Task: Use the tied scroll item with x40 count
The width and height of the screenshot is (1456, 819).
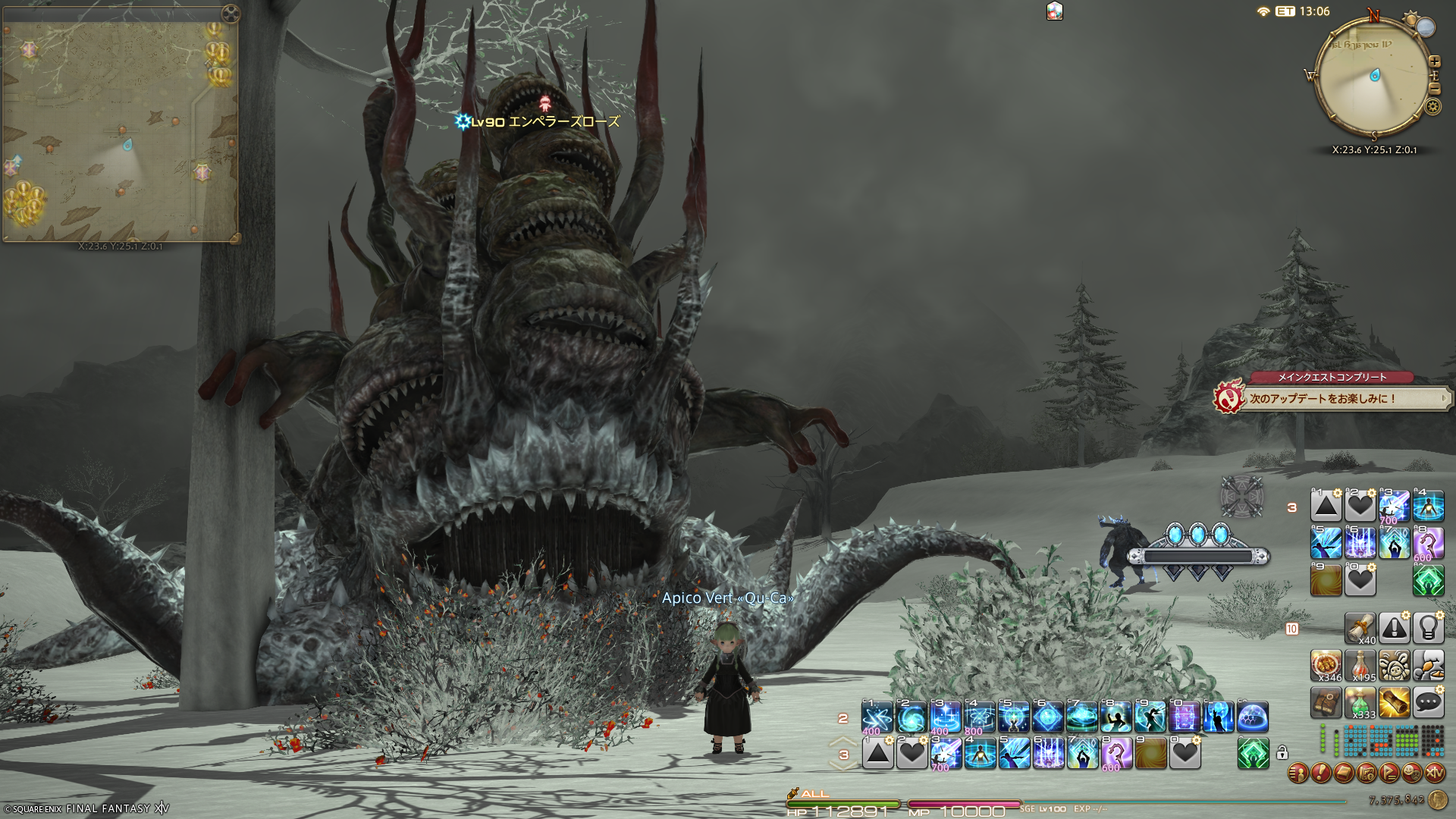Action: point(1360,628)
